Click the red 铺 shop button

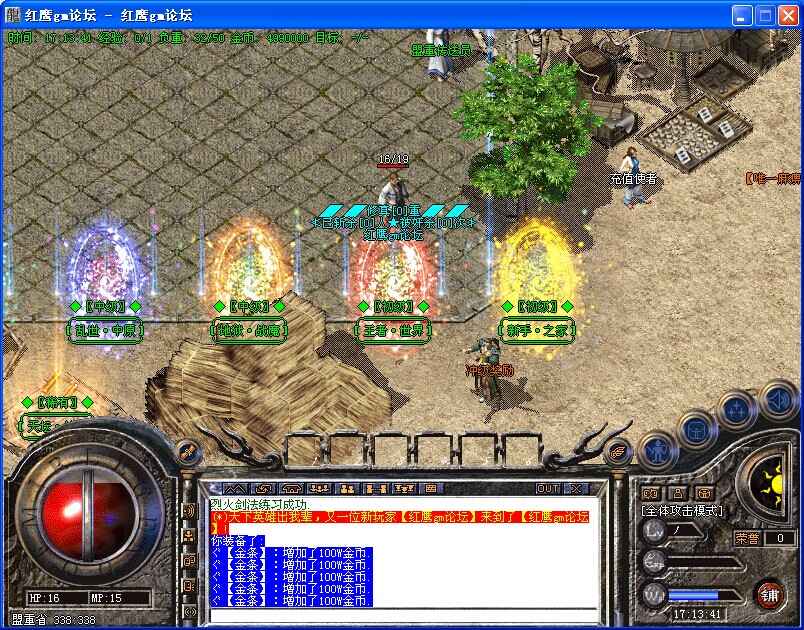click(x=769, y=594)
